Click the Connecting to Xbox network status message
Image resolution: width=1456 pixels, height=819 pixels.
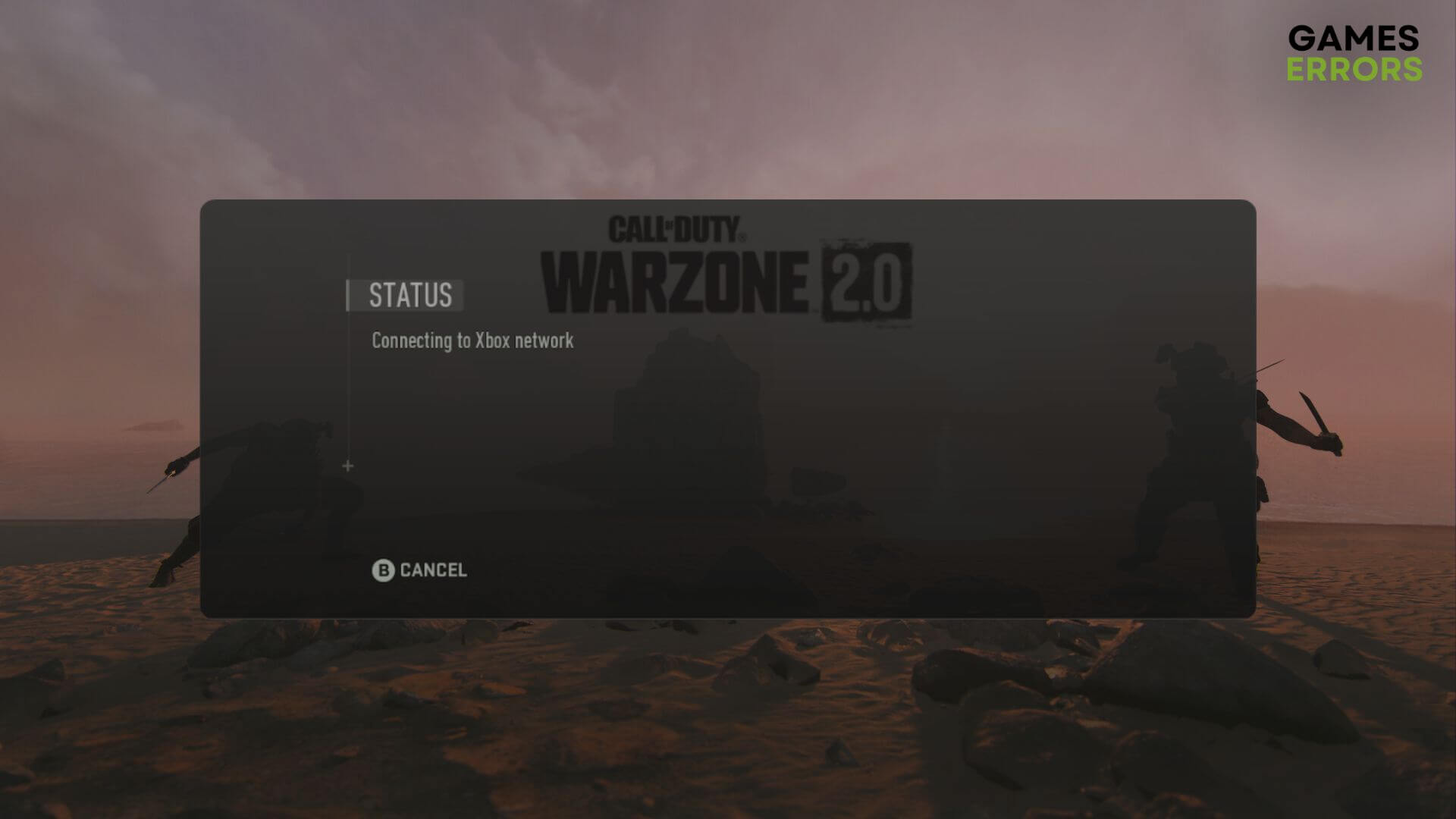click(x=472, y=341)
